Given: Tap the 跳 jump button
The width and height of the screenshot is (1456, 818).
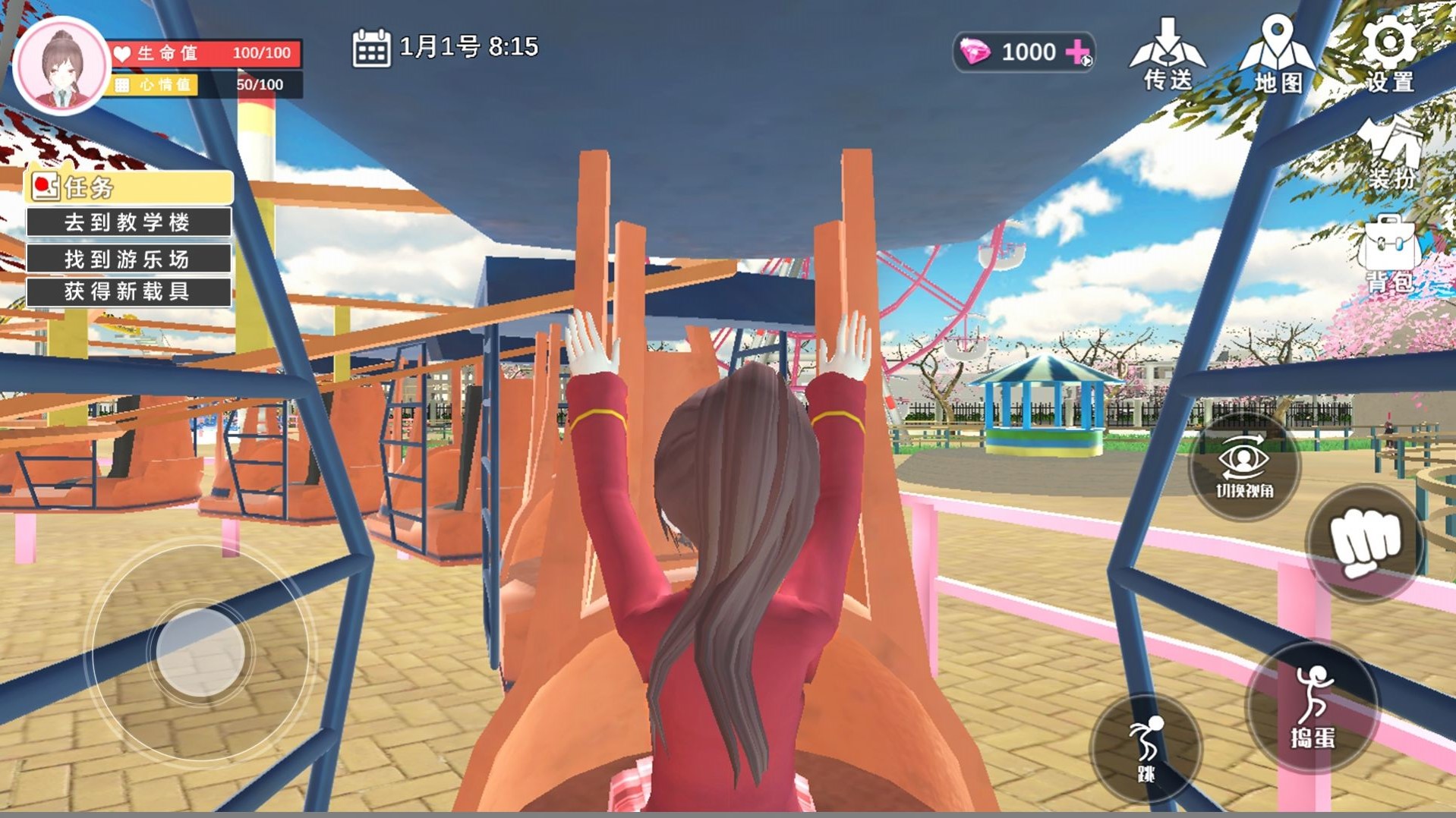Looking at the screenshot, I should tap(1146, 747).
